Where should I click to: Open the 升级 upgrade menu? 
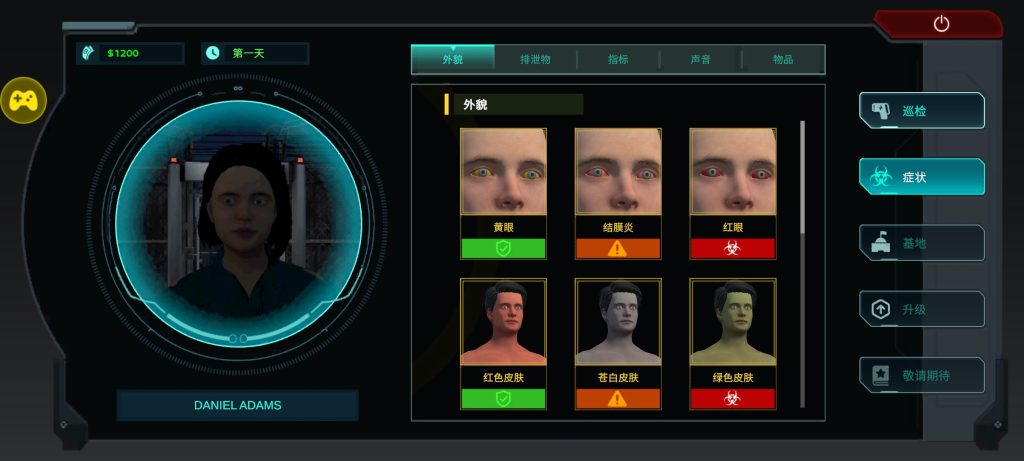click(922, 309)
